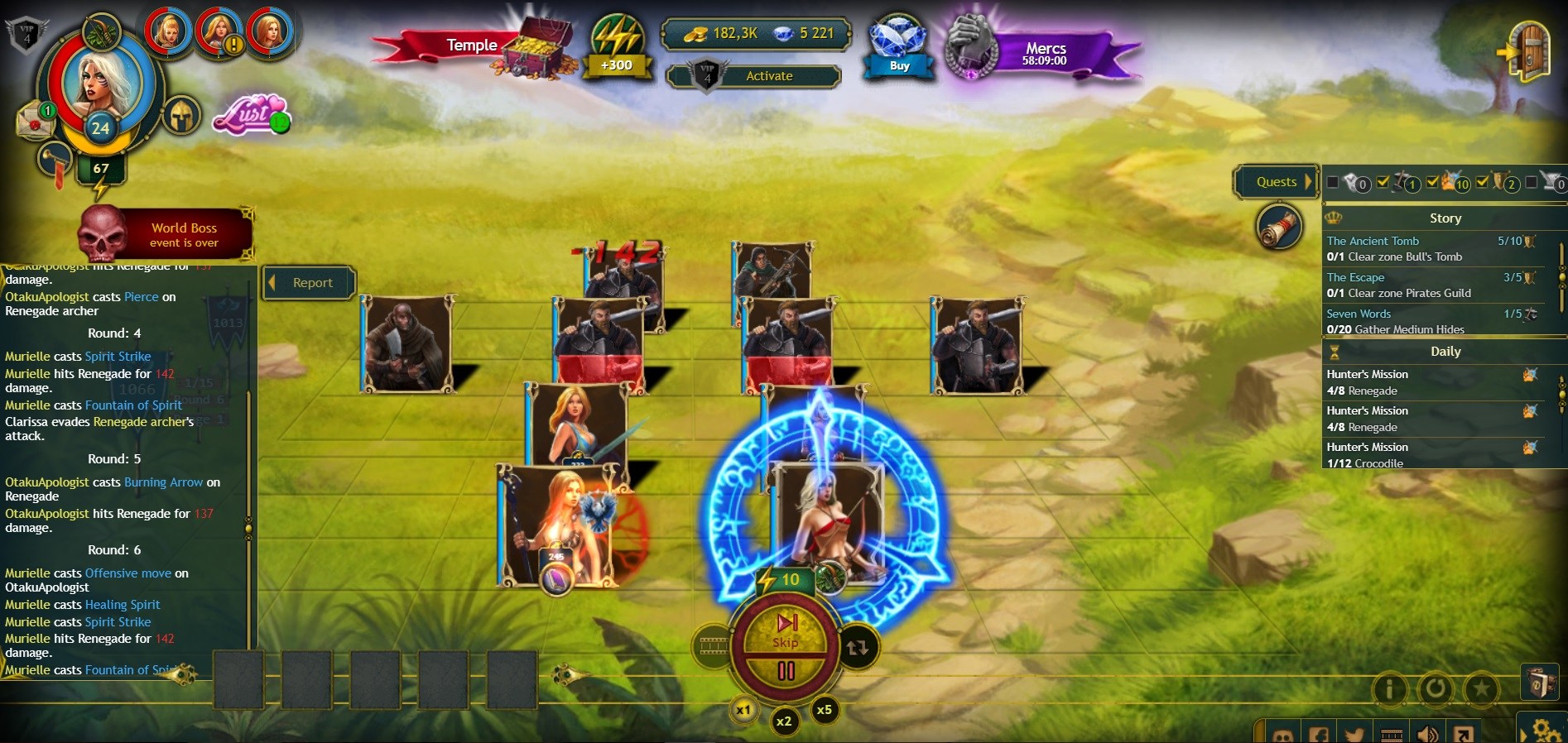The width and height of the screenshot is (1568, 743).
Task: Toggle the sound speaker icon
Action: click(x=1427, y=734)
